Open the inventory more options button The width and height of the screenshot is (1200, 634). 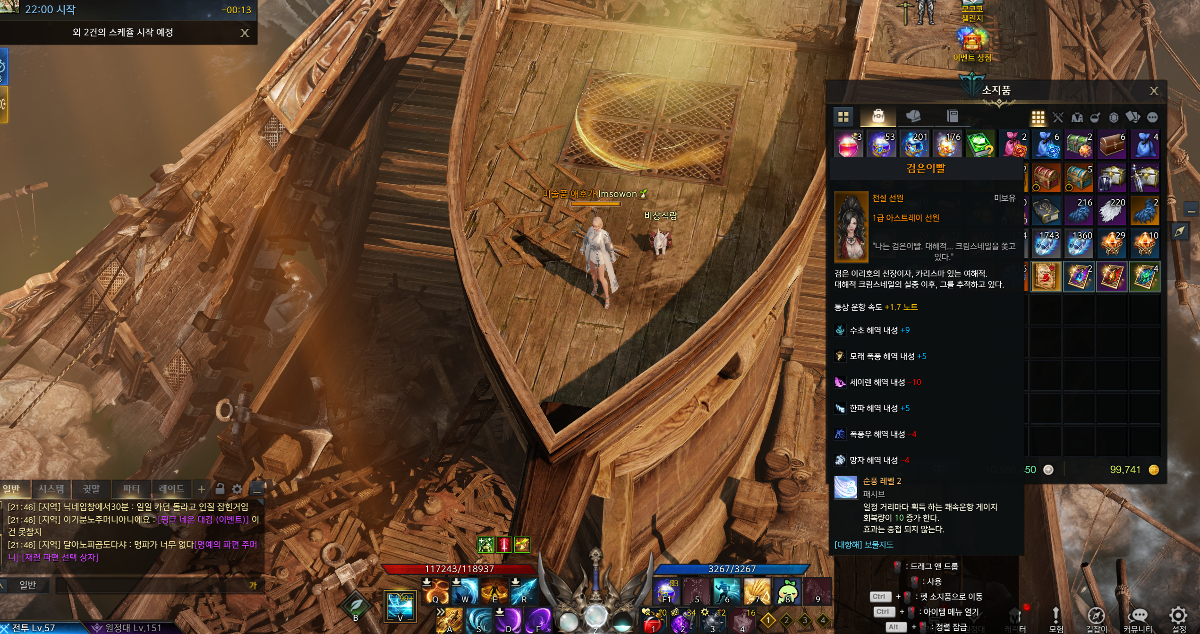point(1152,117)
